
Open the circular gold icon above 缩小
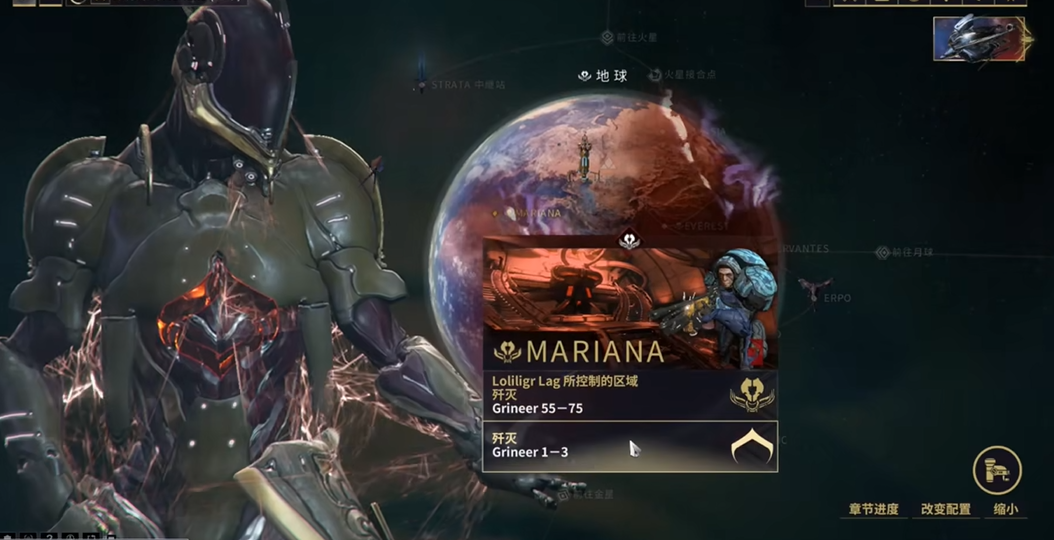click(x=997, y=470)
